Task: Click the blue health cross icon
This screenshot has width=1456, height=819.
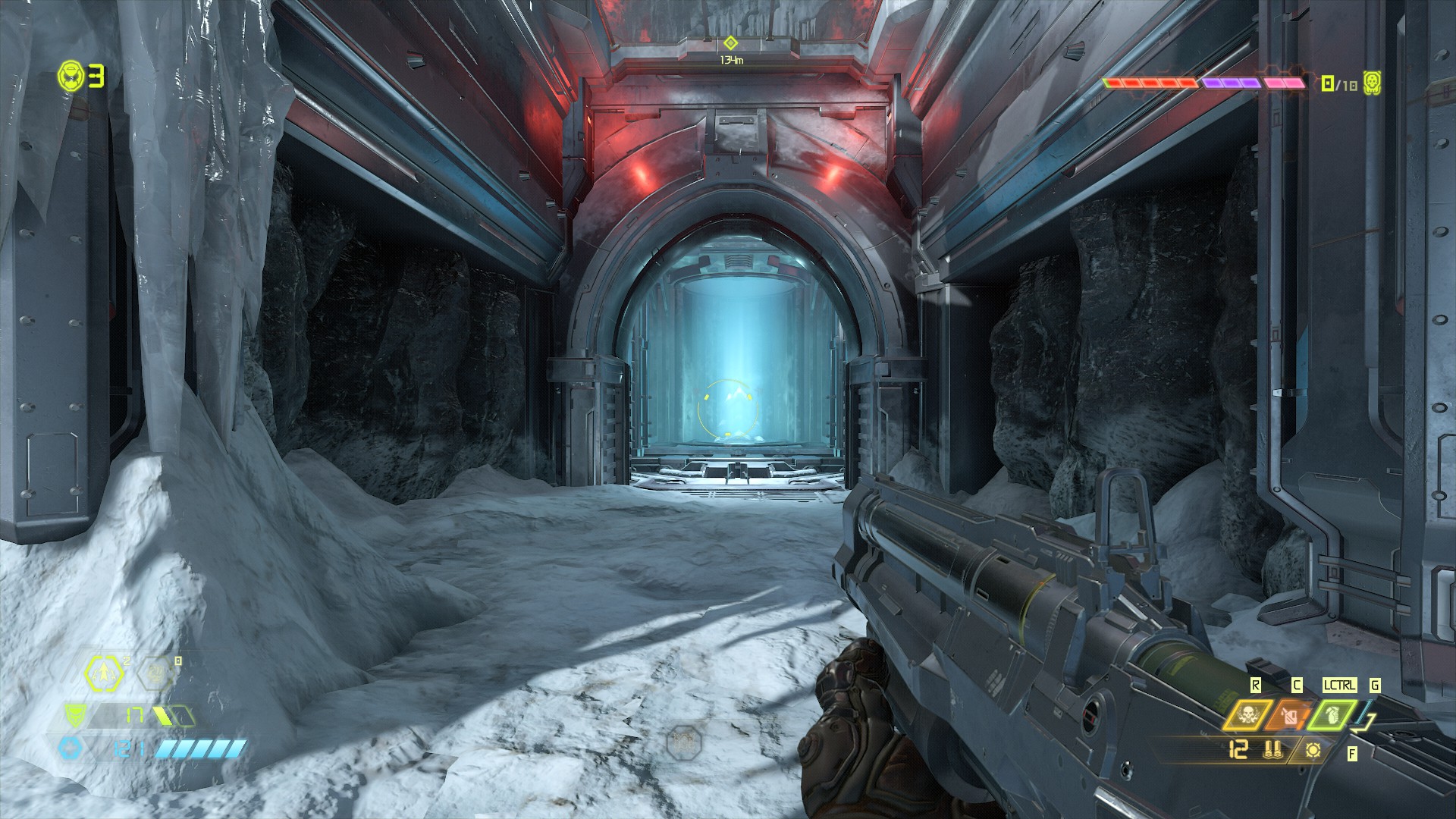Action: (x=71, y=748)
